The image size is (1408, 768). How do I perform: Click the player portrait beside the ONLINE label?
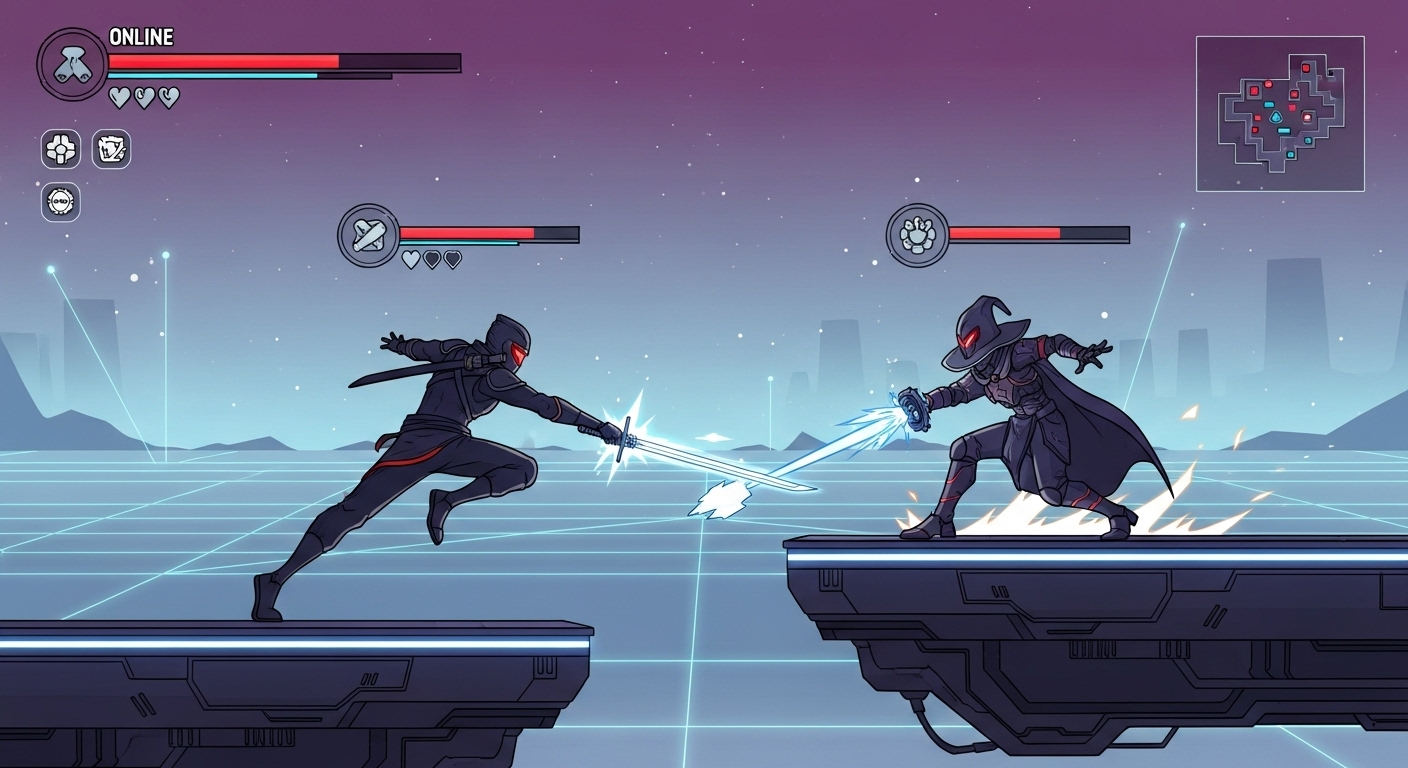pos(72,64)
